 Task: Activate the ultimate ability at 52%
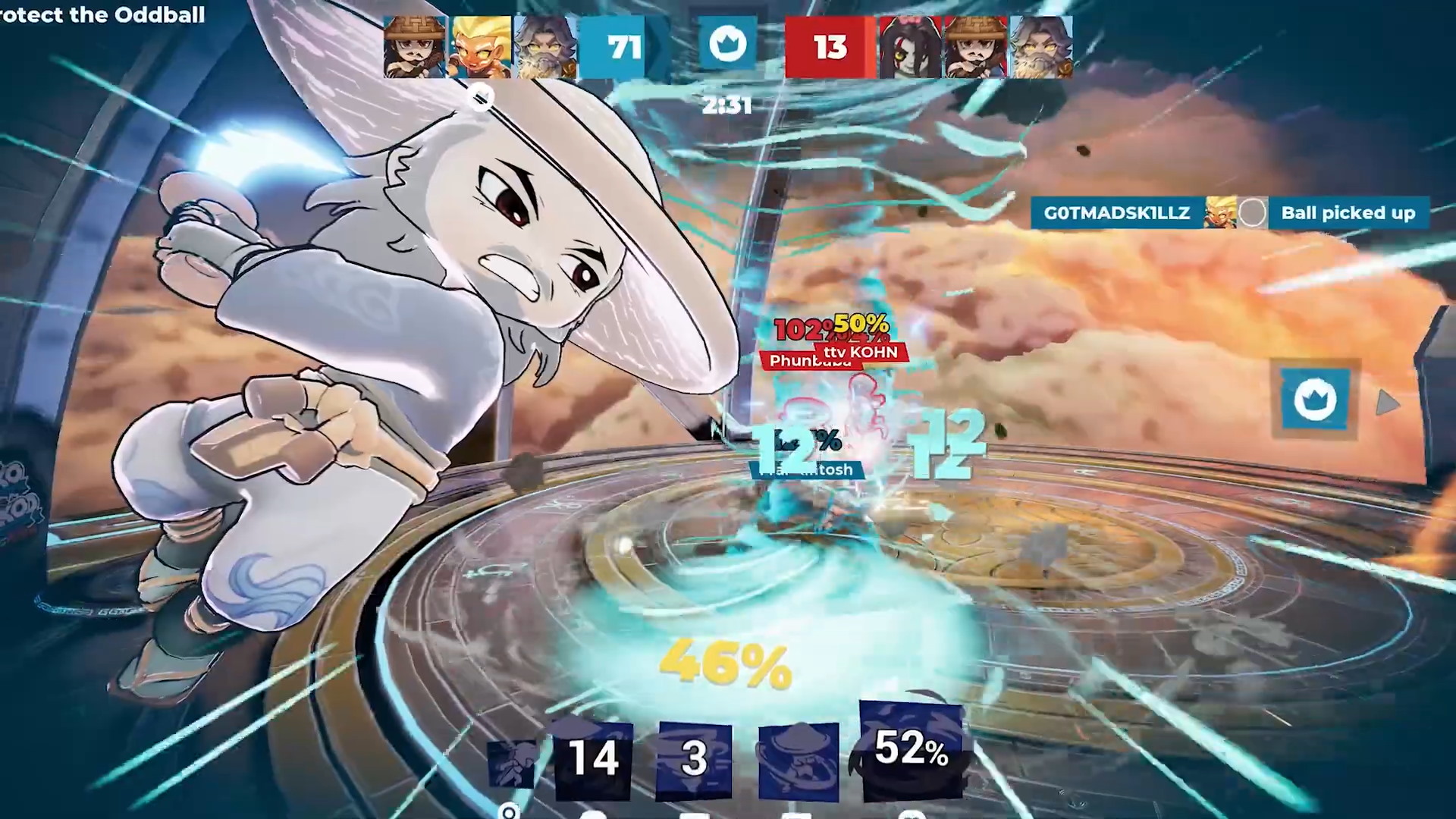click(x=912, y=749)
